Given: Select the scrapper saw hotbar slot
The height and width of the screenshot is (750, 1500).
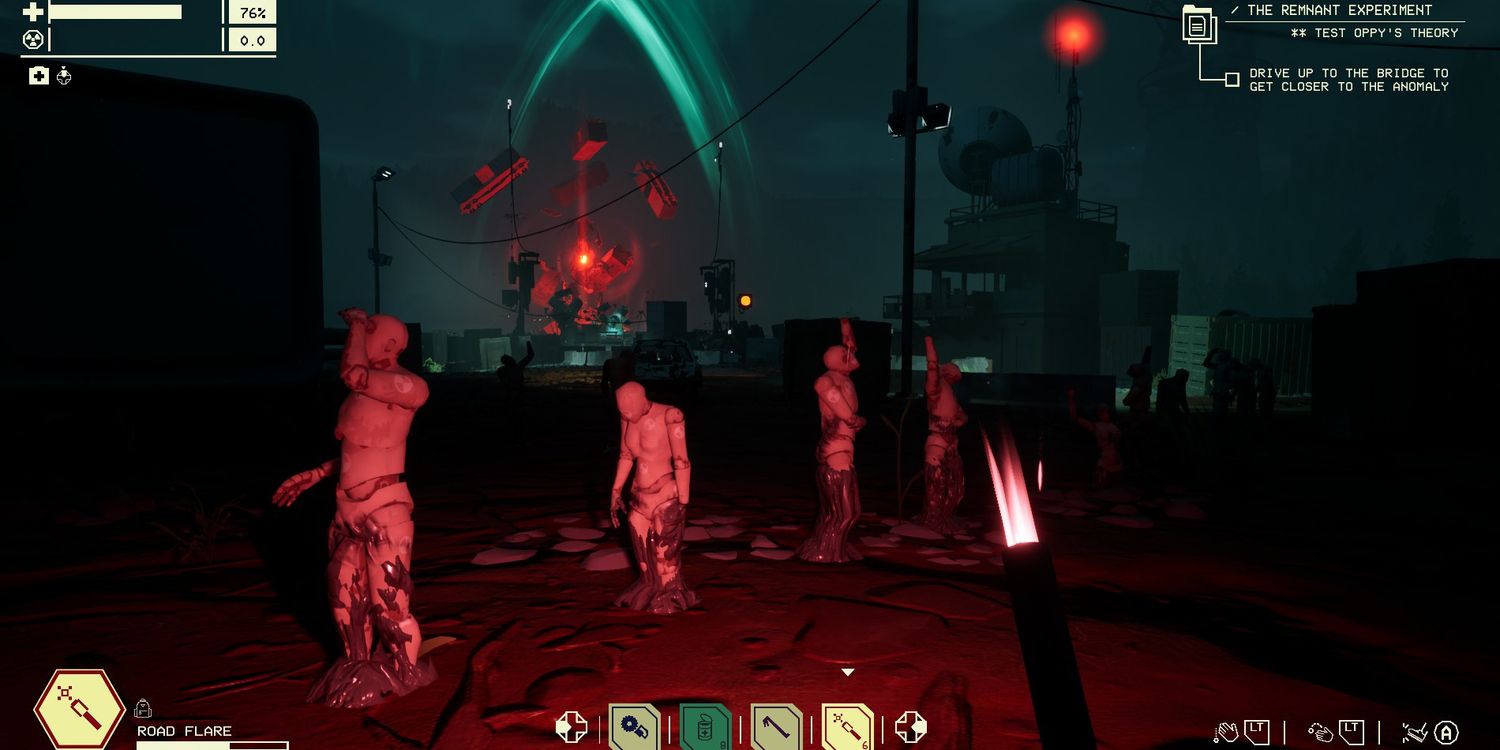Looking at the screenshot, I should 634,727.
